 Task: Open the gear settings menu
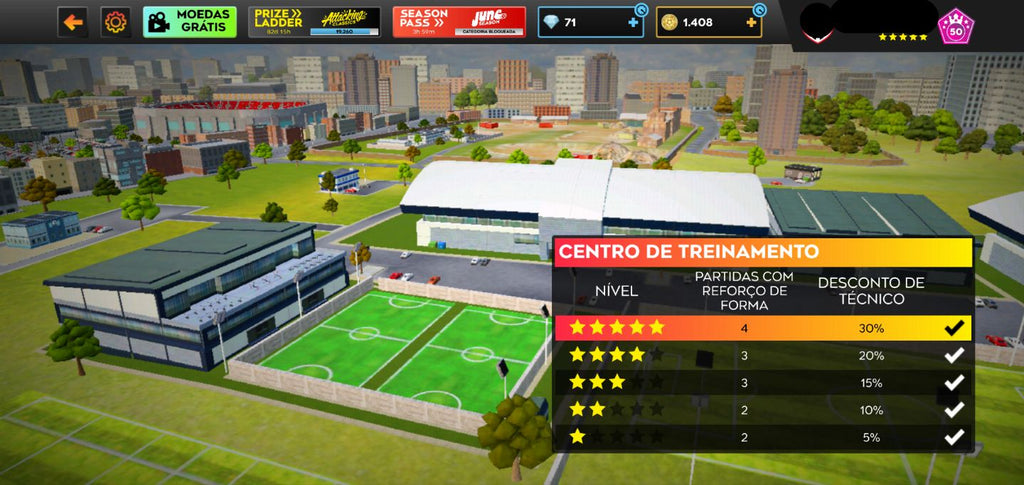(116, 21)
